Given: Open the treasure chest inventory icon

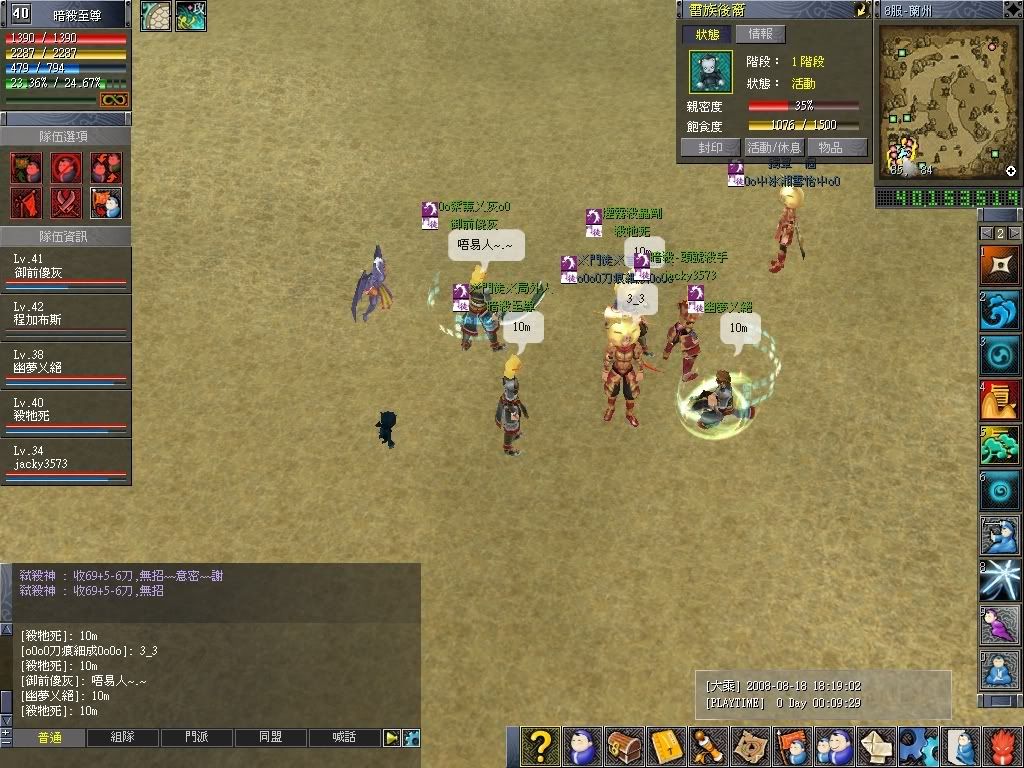Looking at the screenshot, I should point(626,746).
